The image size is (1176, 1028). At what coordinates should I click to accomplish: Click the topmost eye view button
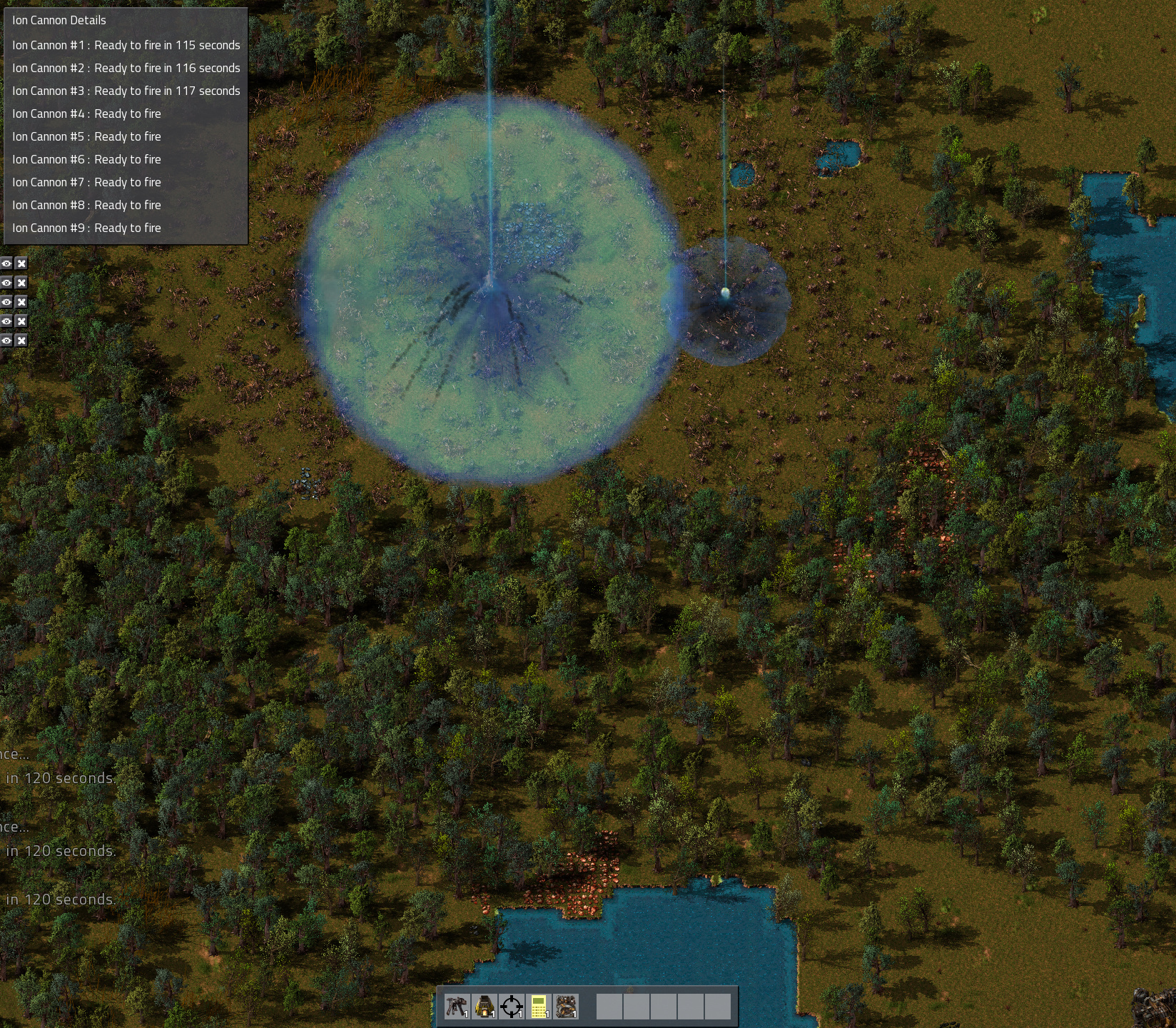pos(6,263)
